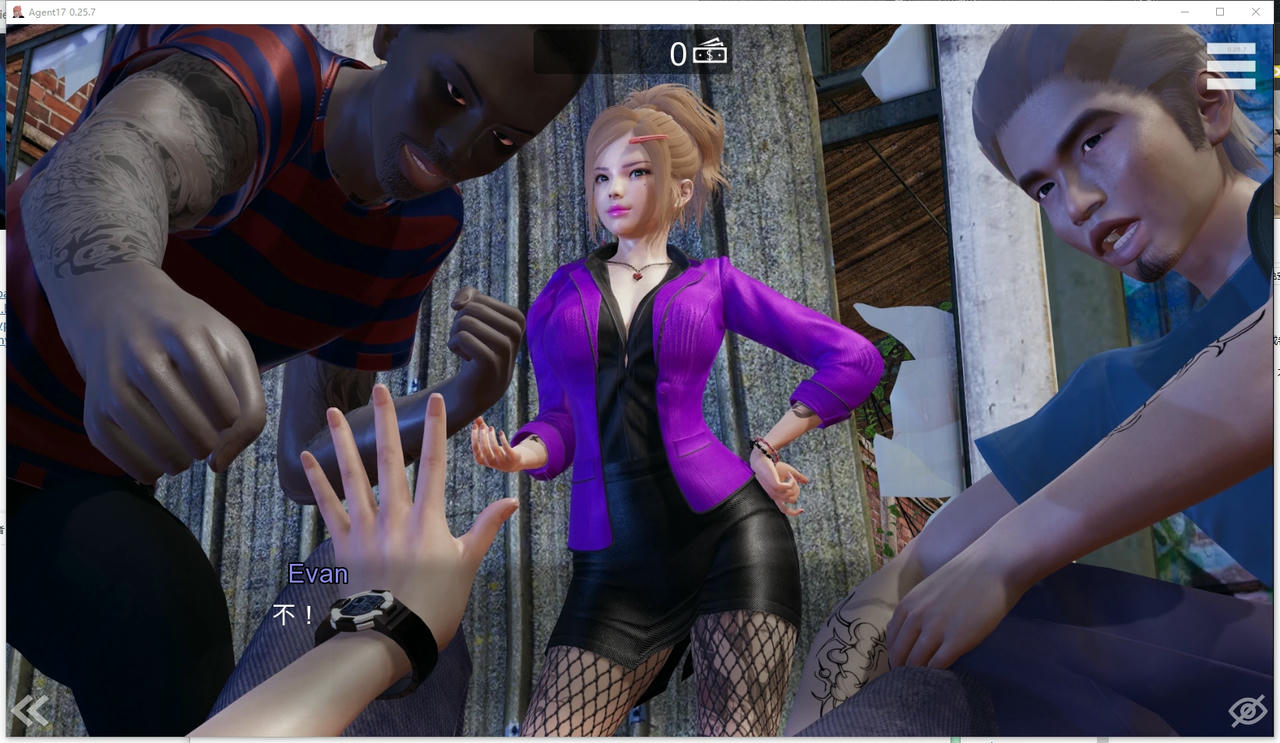Image resolution: width=1280 pixels, height=743 pixels.
Task: Maximize the game window
Action: [x=1220, y=12]
